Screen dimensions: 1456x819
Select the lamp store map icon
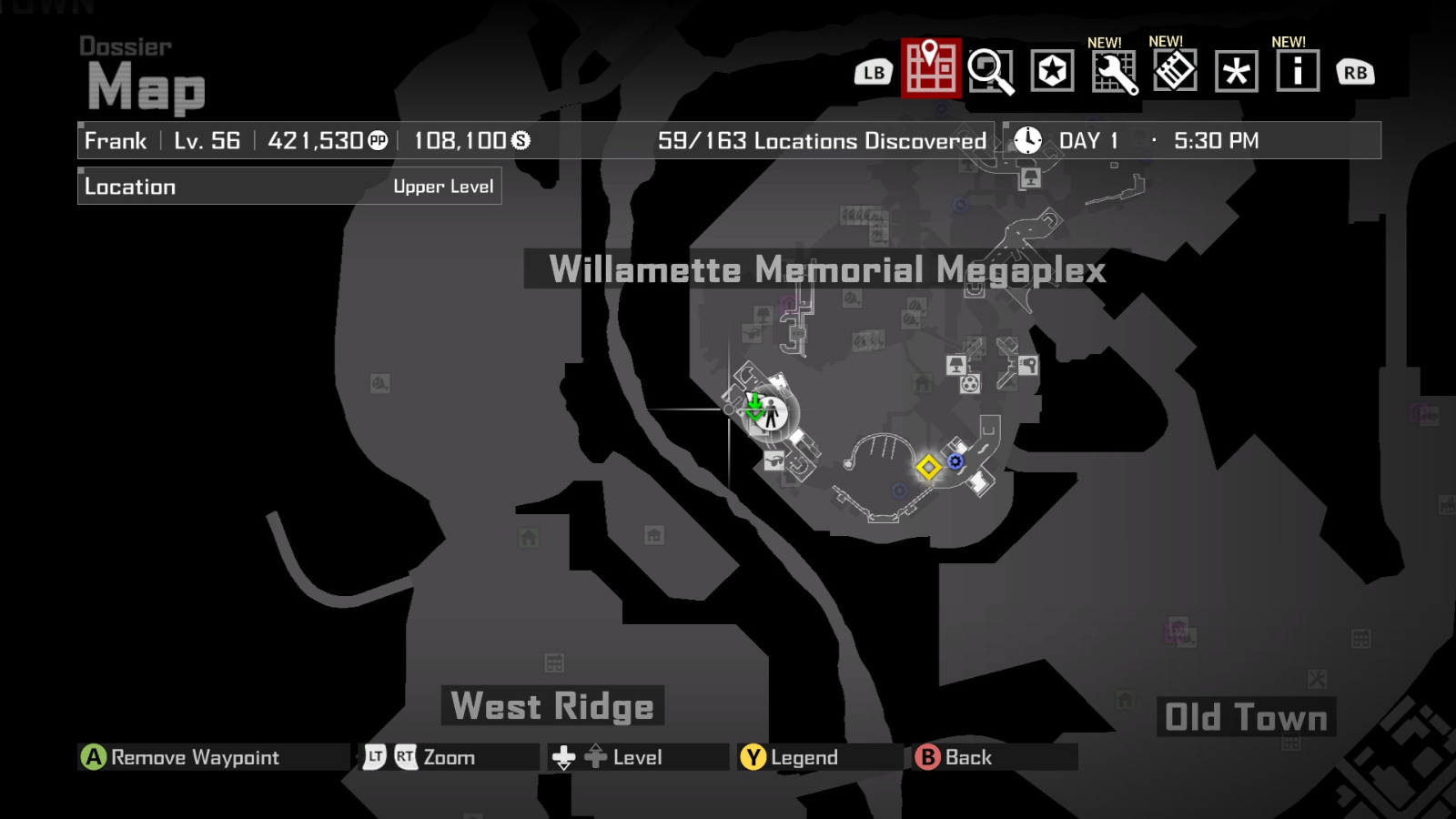pyautogui.click(x=955, y=366)
